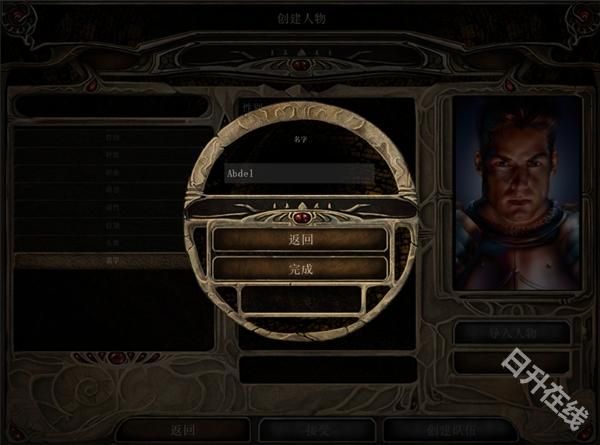
Task: Choose 返回 in the name dialog
Action: [x=300, y=240]
